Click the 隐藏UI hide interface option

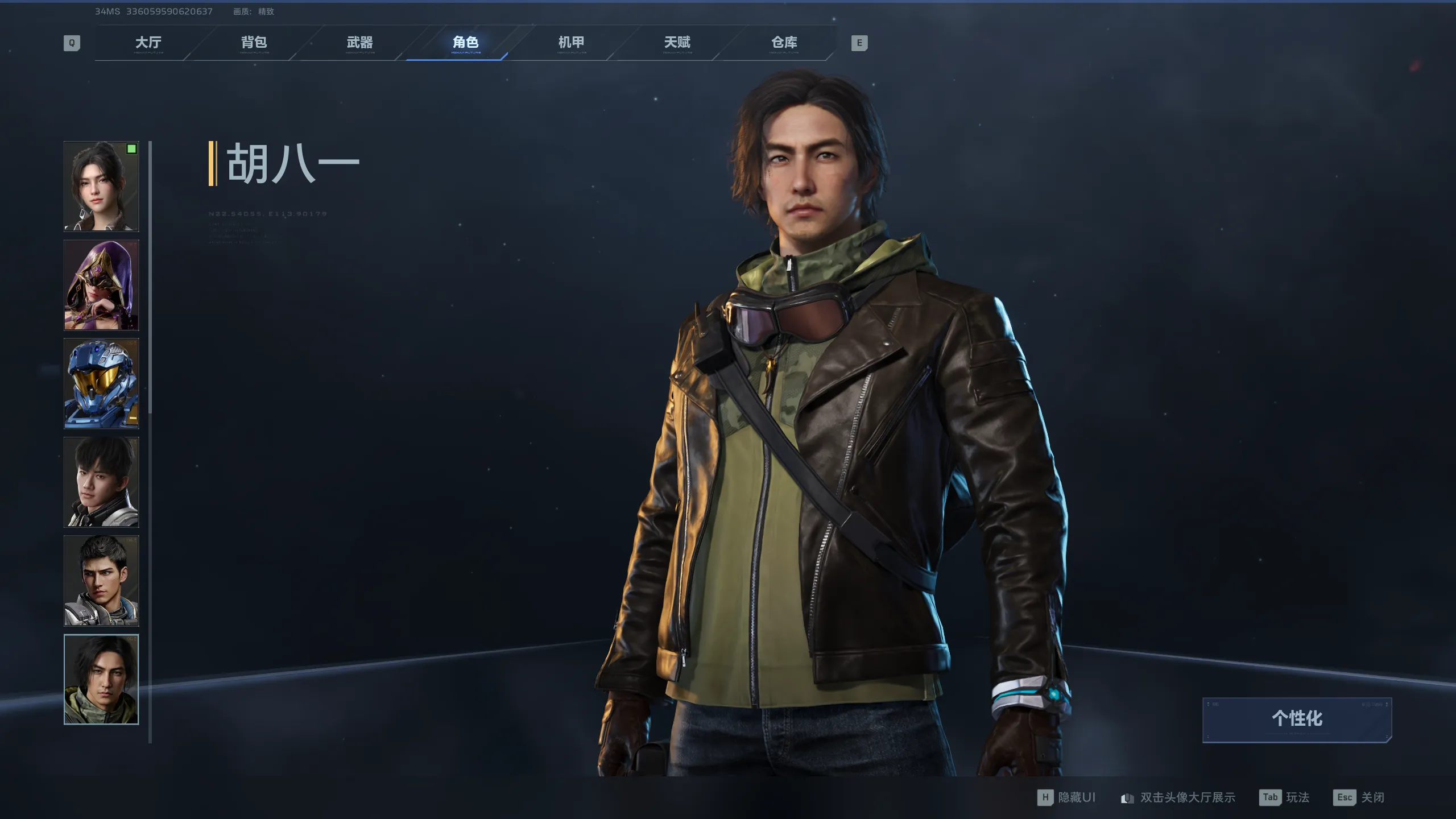point(1067,797)
